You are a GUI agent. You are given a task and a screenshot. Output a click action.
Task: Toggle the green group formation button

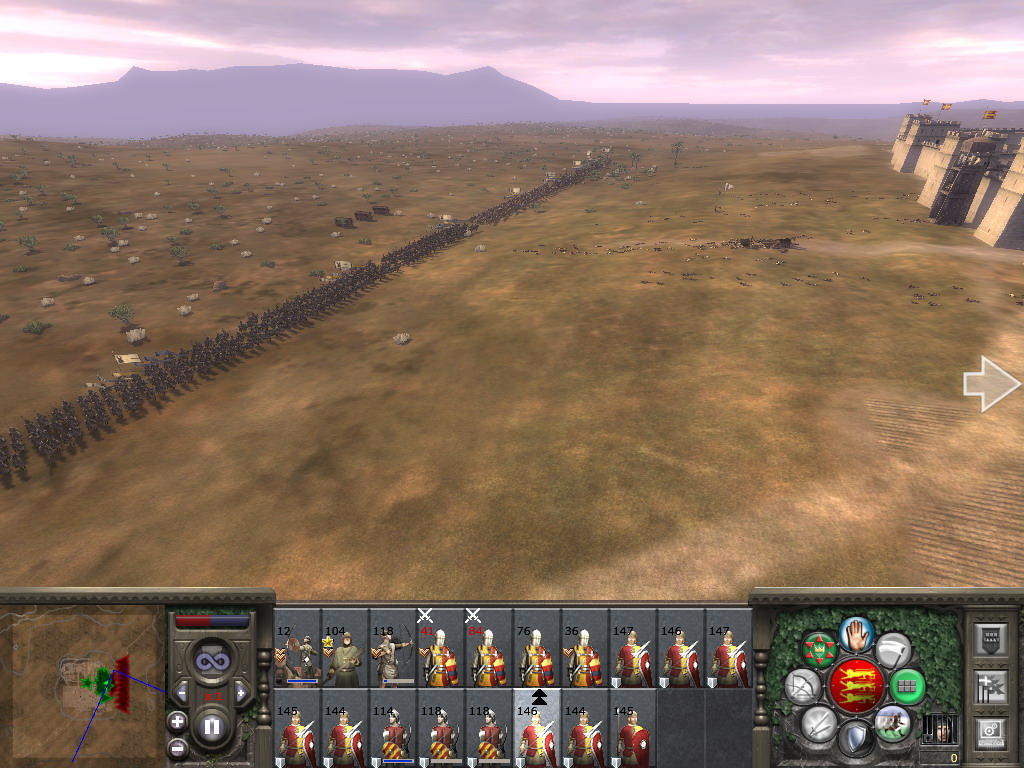(907, 686)
